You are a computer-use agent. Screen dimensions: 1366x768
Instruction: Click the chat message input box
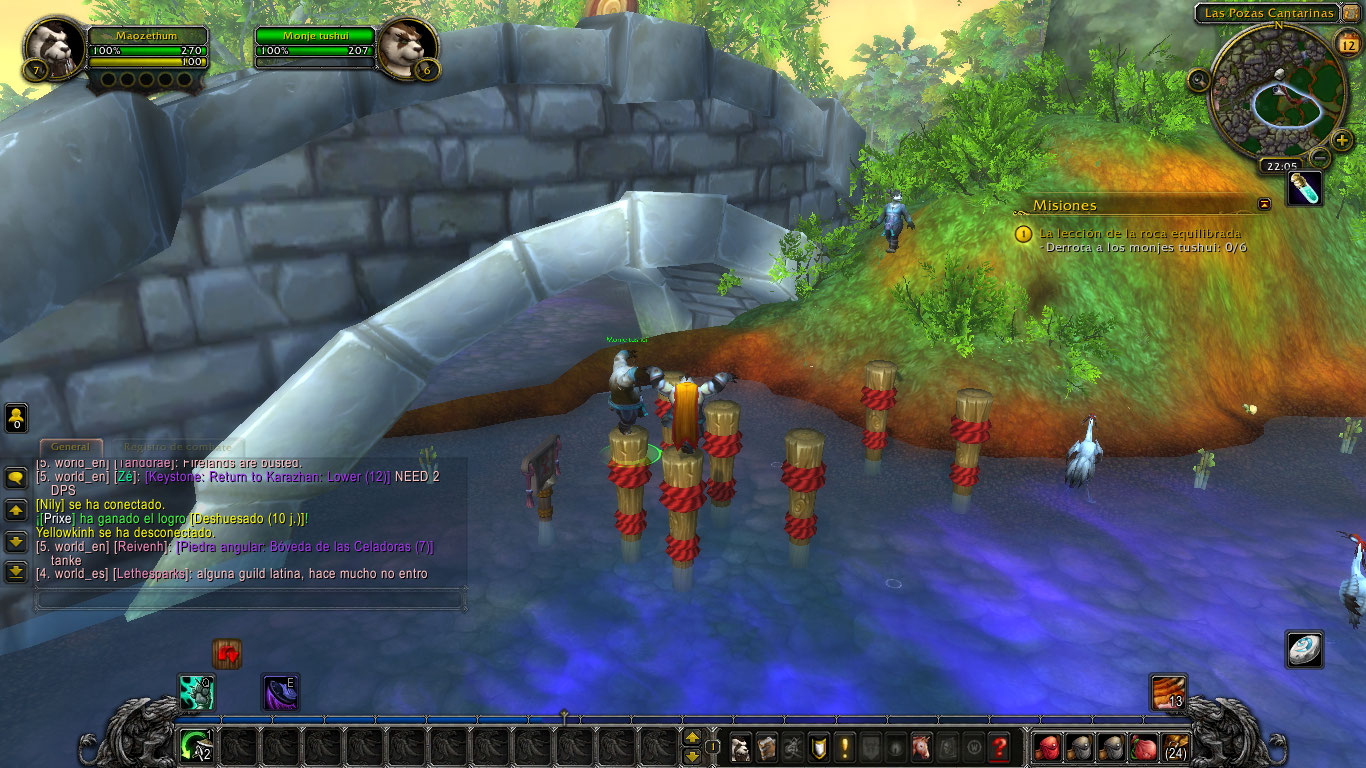coord(250,599)
